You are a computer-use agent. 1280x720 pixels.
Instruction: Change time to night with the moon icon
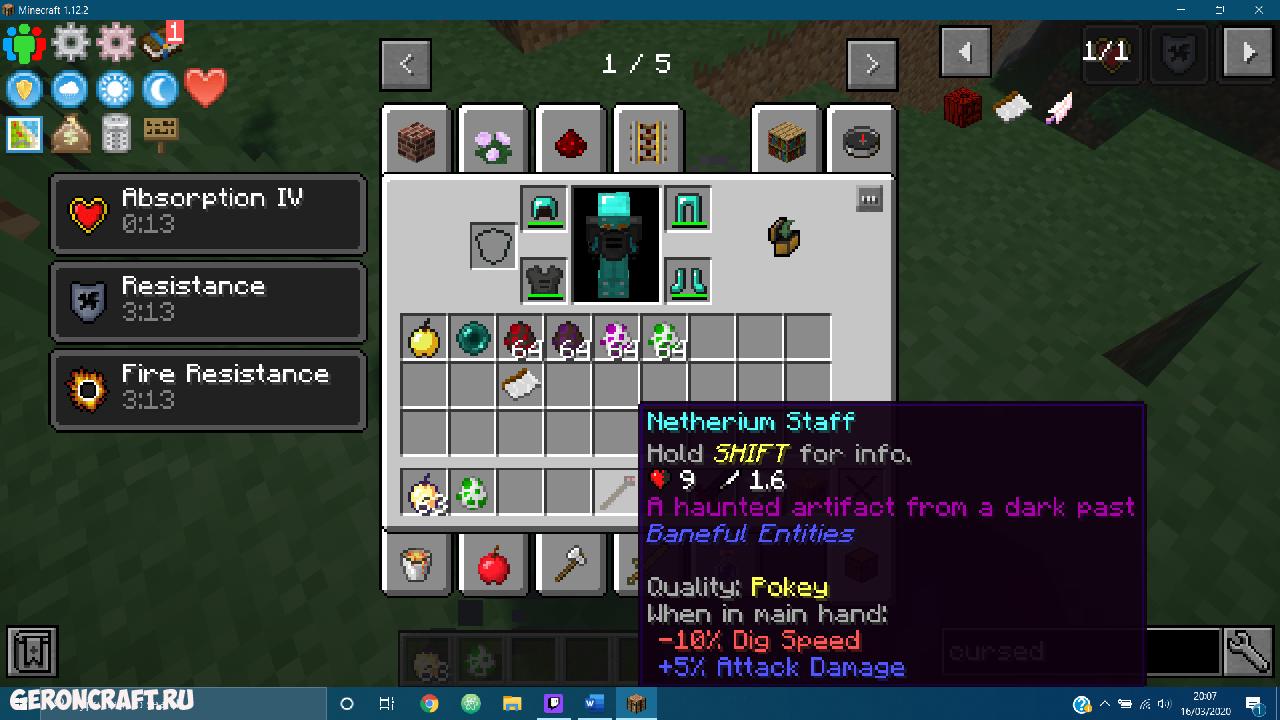coord(160,90)
